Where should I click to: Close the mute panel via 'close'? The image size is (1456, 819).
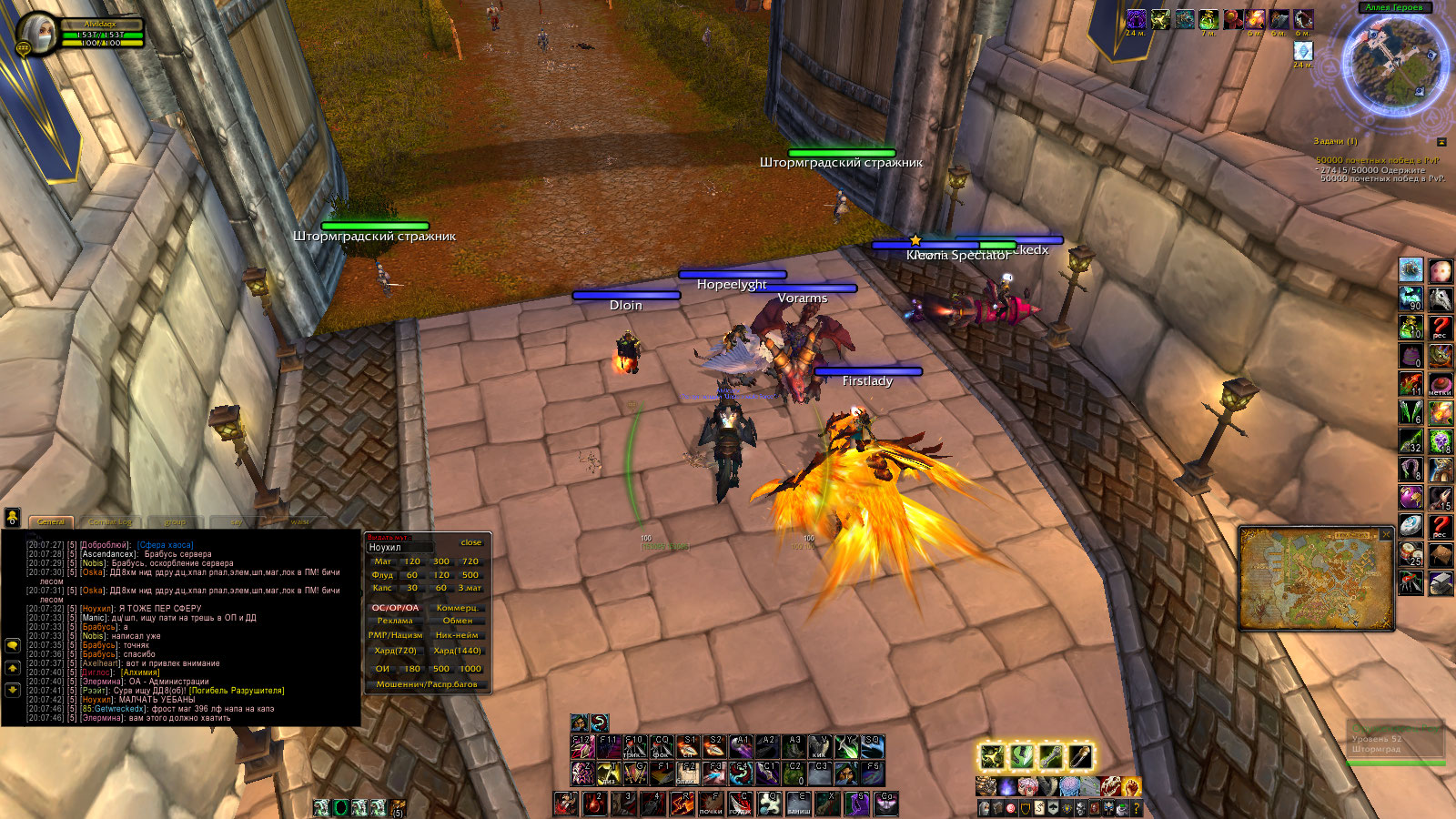coord(470,542)
